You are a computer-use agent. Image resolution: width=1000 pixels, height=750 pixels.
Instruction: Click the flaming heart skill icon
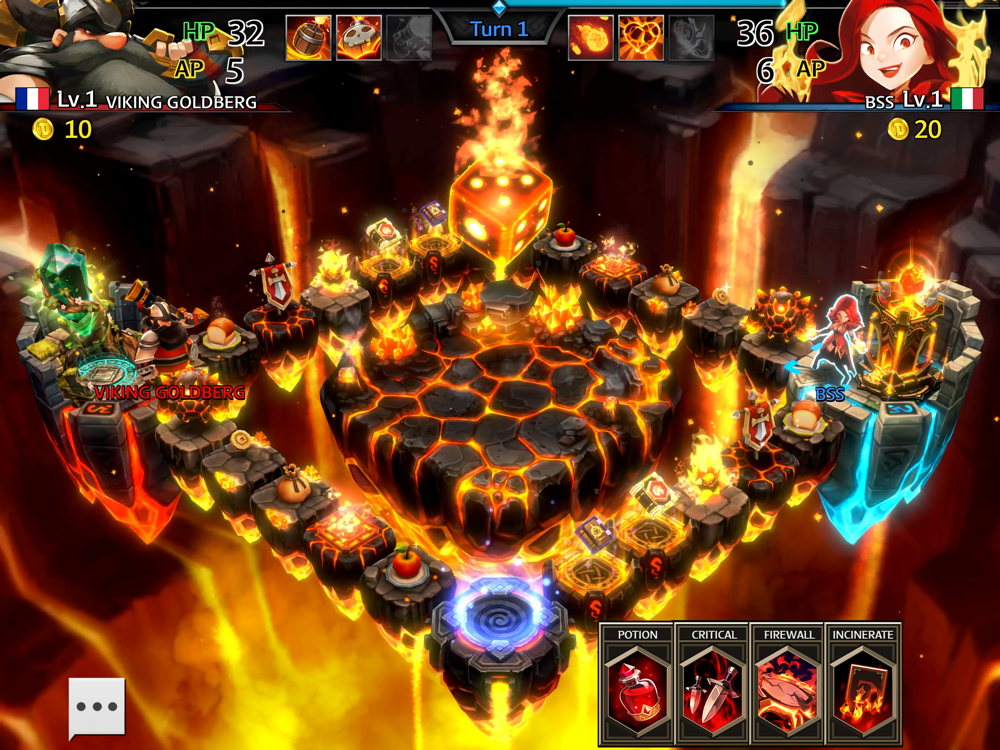(x=641, y=38)
